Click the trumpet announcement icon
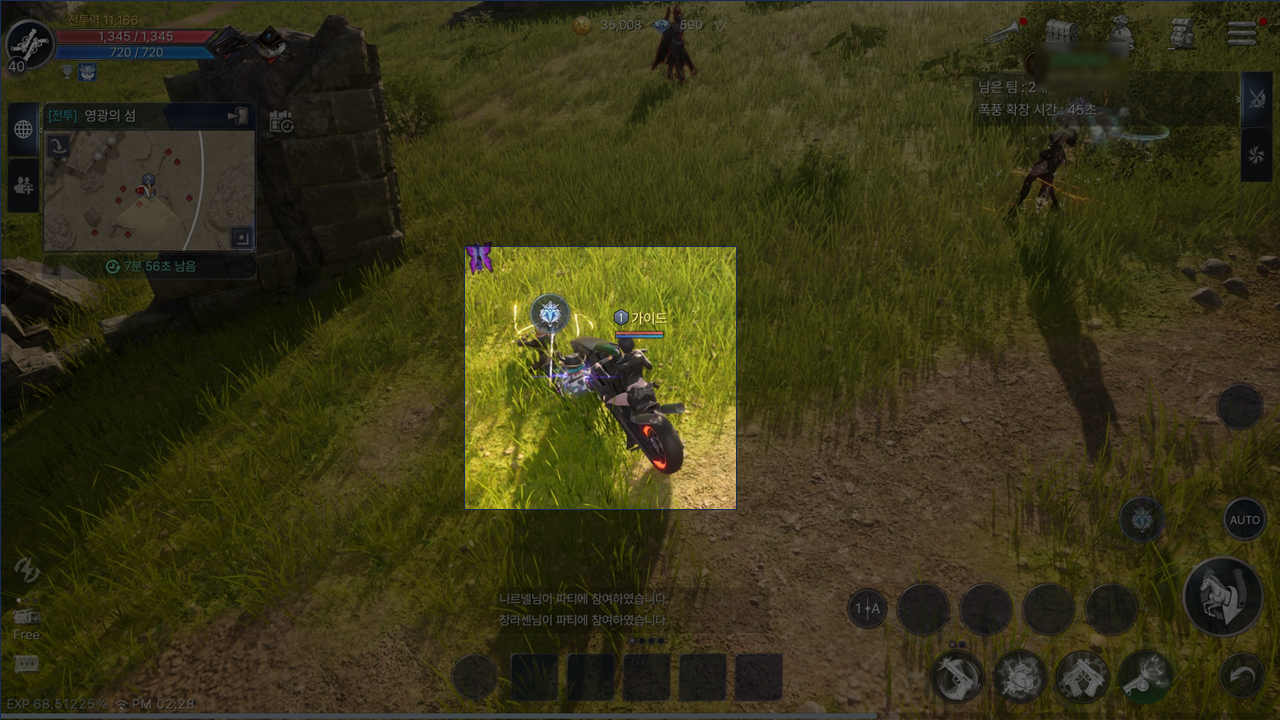The width and height of the screenshot is (1280, 720). [x=1001, y=33]
